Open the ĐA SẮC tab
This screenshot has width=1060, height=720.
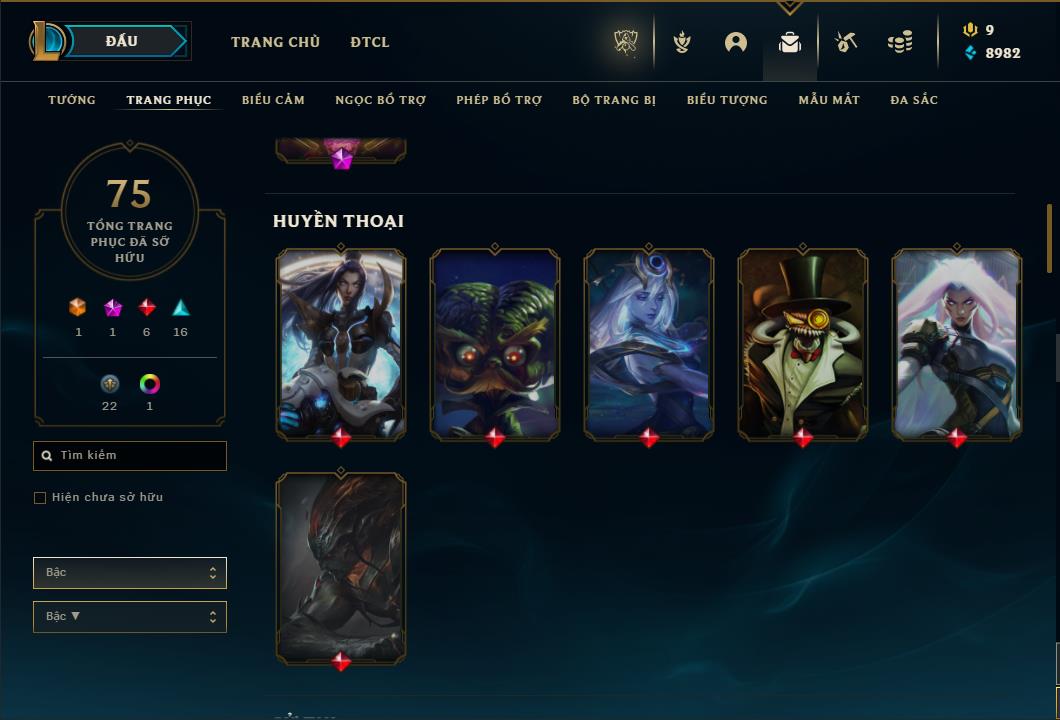pyautogui.click(x=914, y=100)
